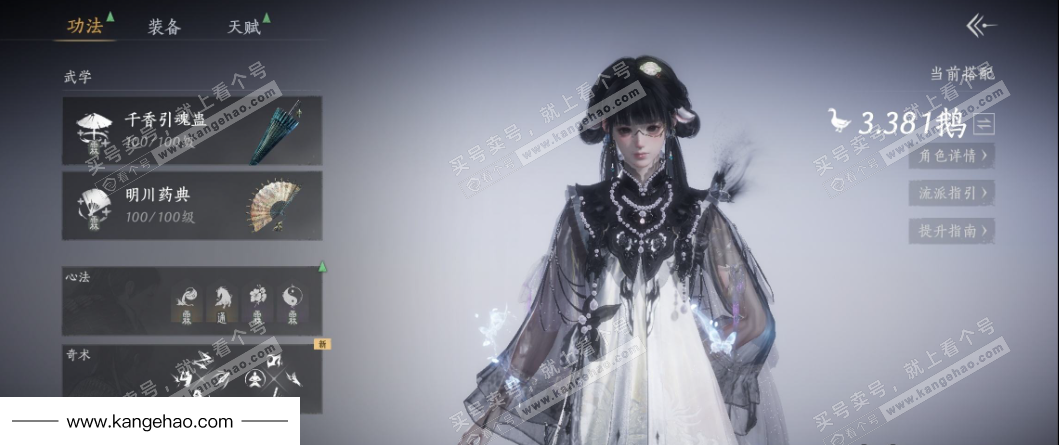Screen dimensions: 1059x445
Task: Toggle the loadout swap icon beside score
Action: pos(985,124)
